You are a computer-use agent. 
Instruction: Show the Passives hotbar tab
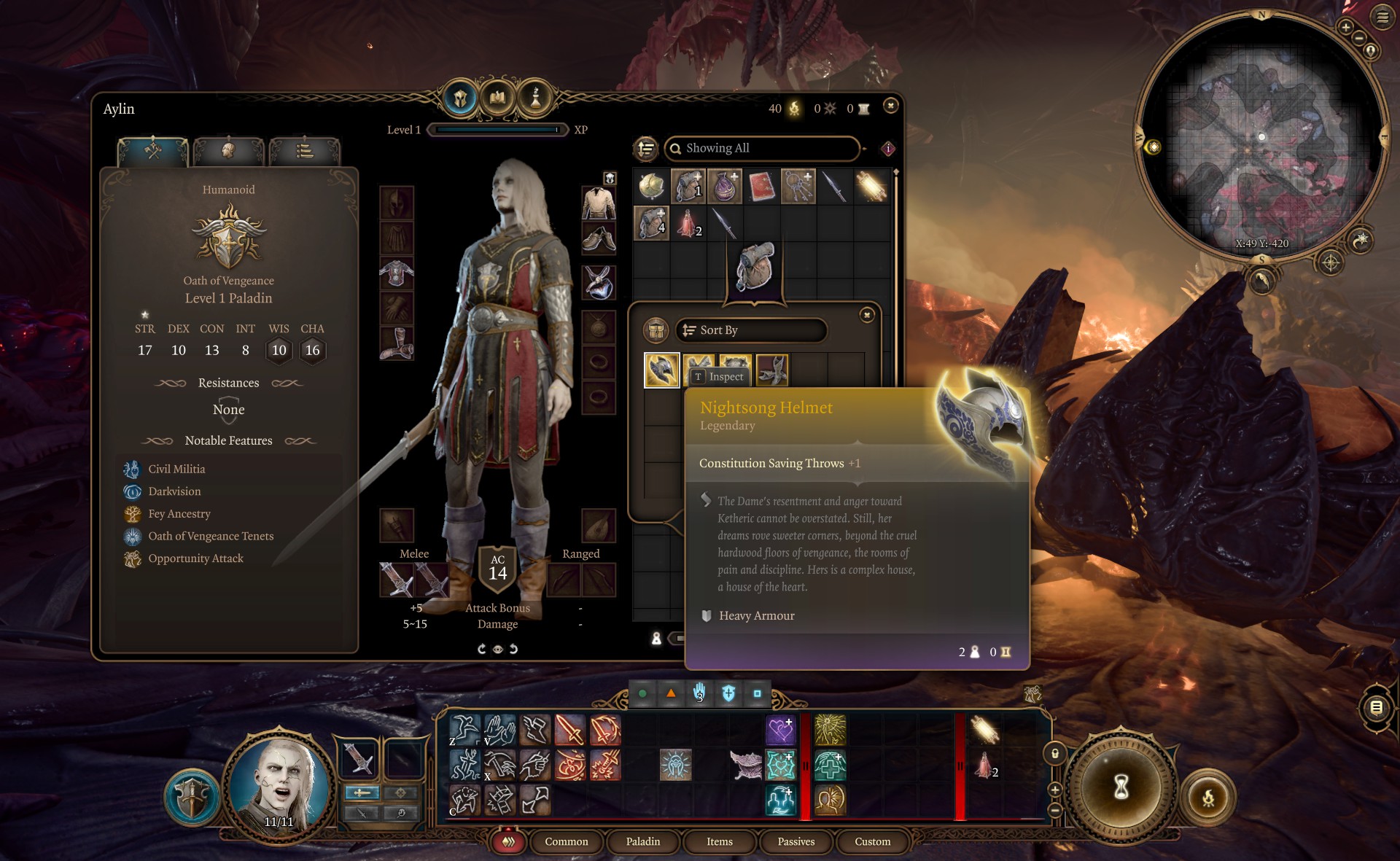coord(796,841)
